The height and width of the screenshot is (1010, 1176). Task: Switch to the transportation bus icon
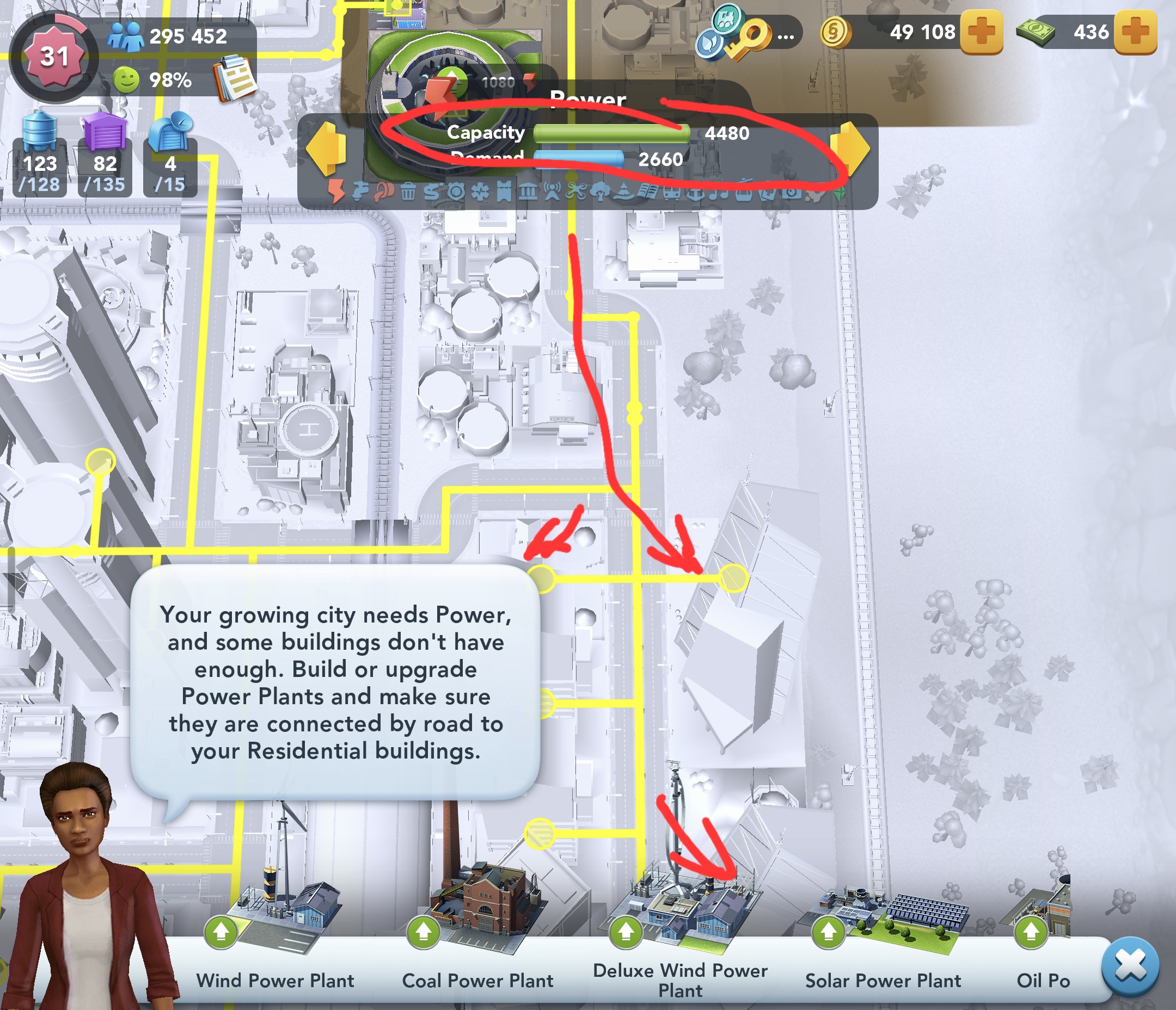click(671, 192)
